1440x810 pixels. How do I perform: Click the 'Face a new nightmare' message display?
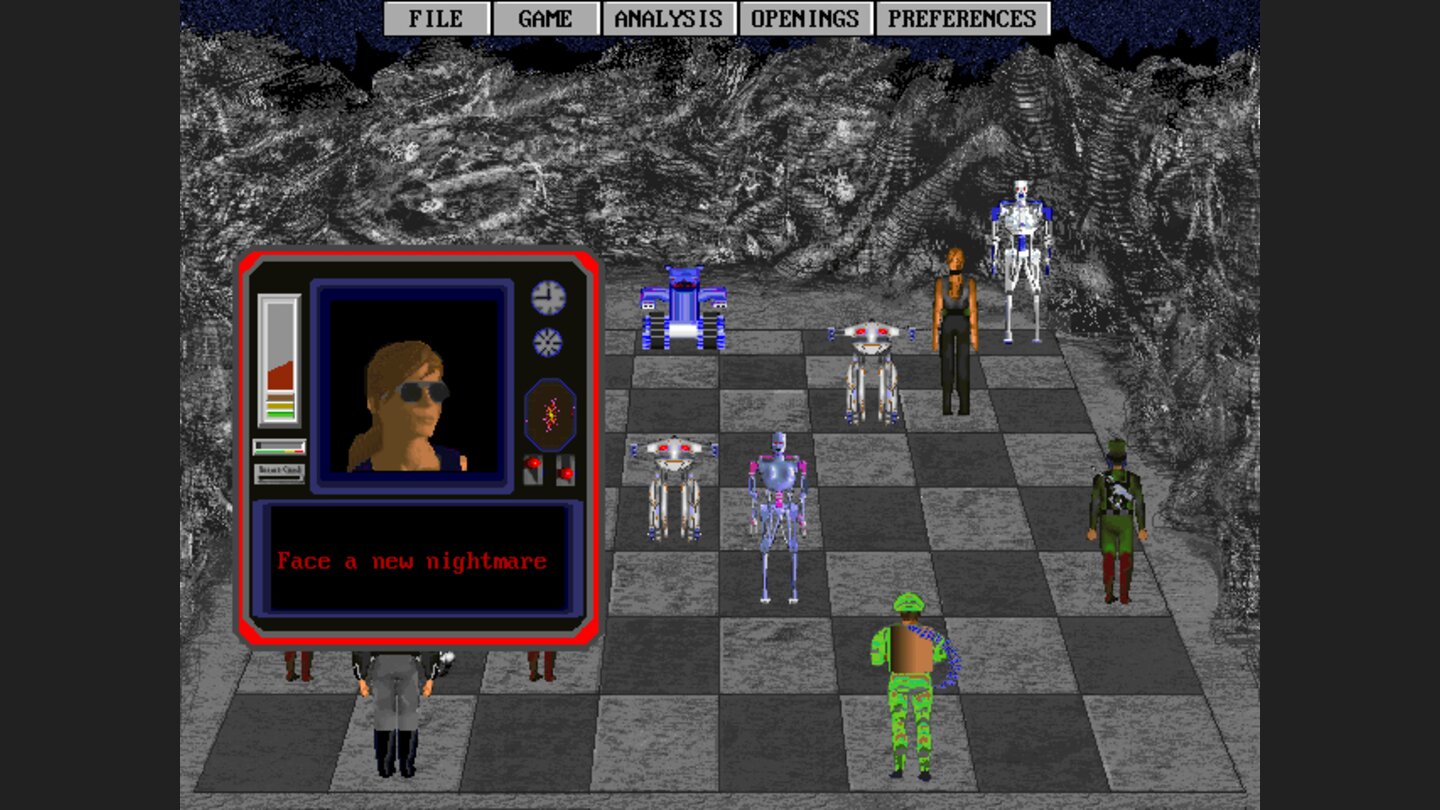click(x=413, y=560)
